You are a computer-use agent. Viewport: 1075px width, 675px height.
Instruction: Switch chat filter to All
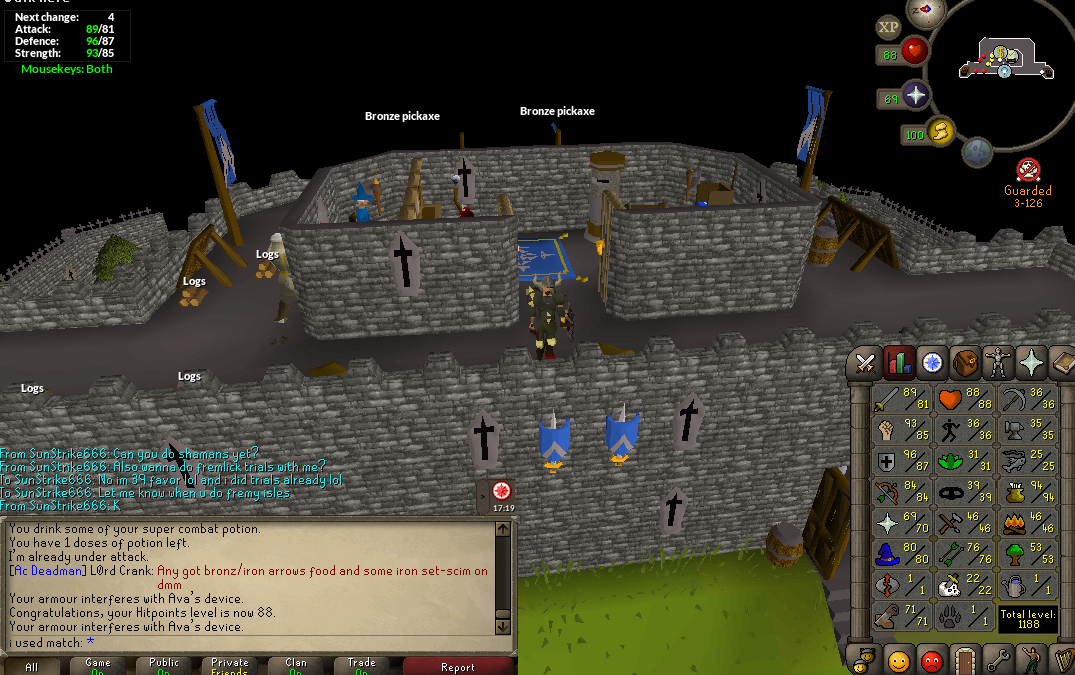coord(33,666)
